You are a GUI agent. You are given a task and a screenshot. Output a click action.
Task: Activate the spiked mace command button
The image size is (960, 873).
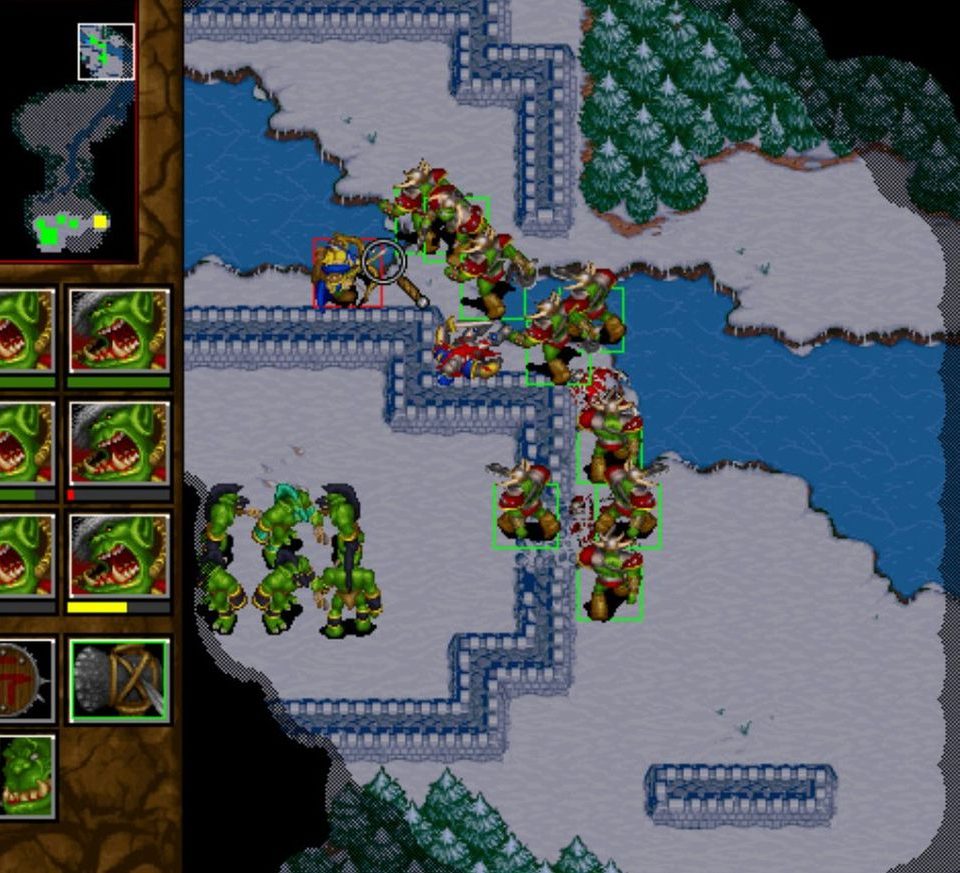tap(119, 679)
